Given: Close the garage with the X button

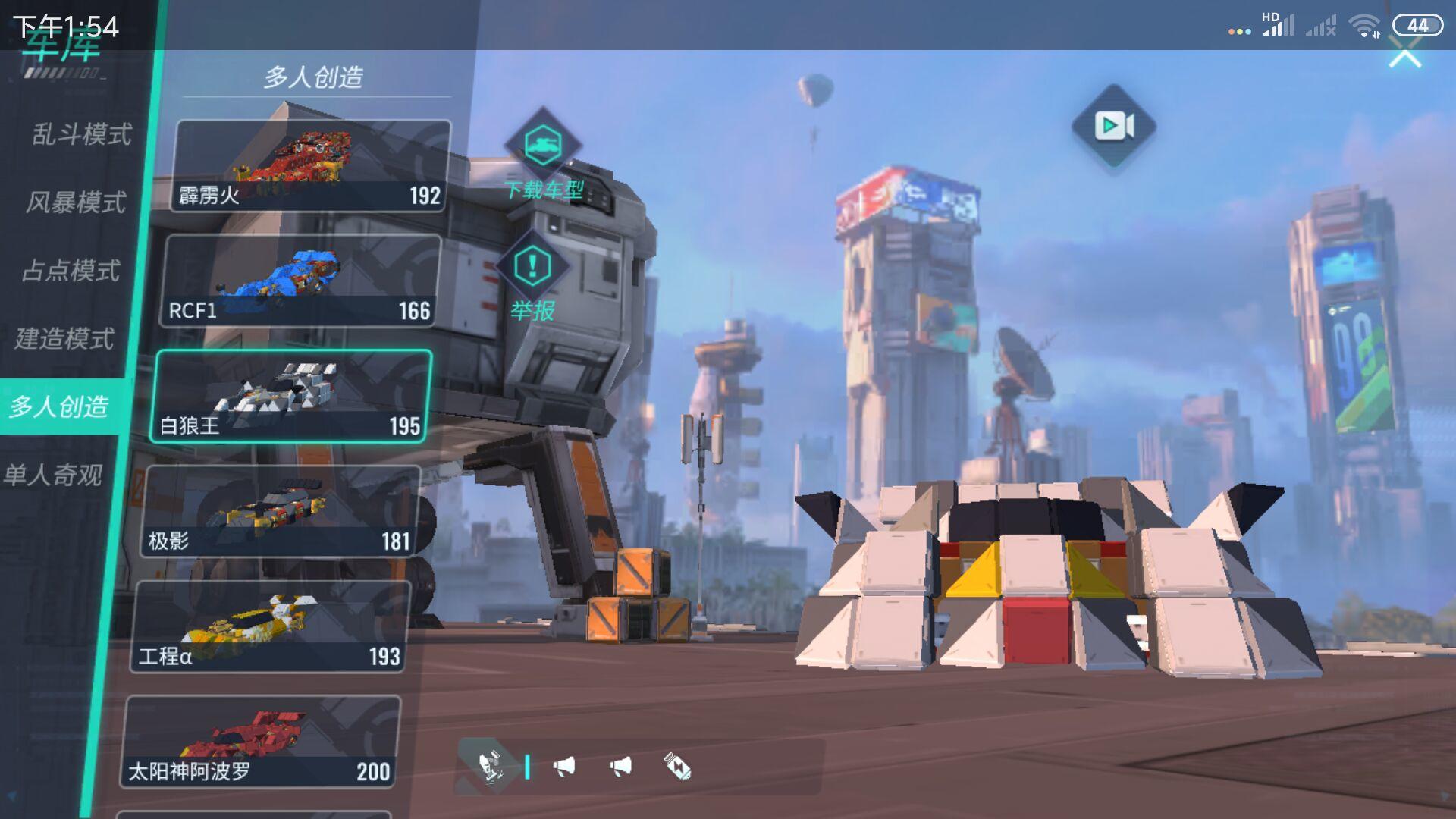Looking at the screenshot, I should click(x=1404, y=56).
